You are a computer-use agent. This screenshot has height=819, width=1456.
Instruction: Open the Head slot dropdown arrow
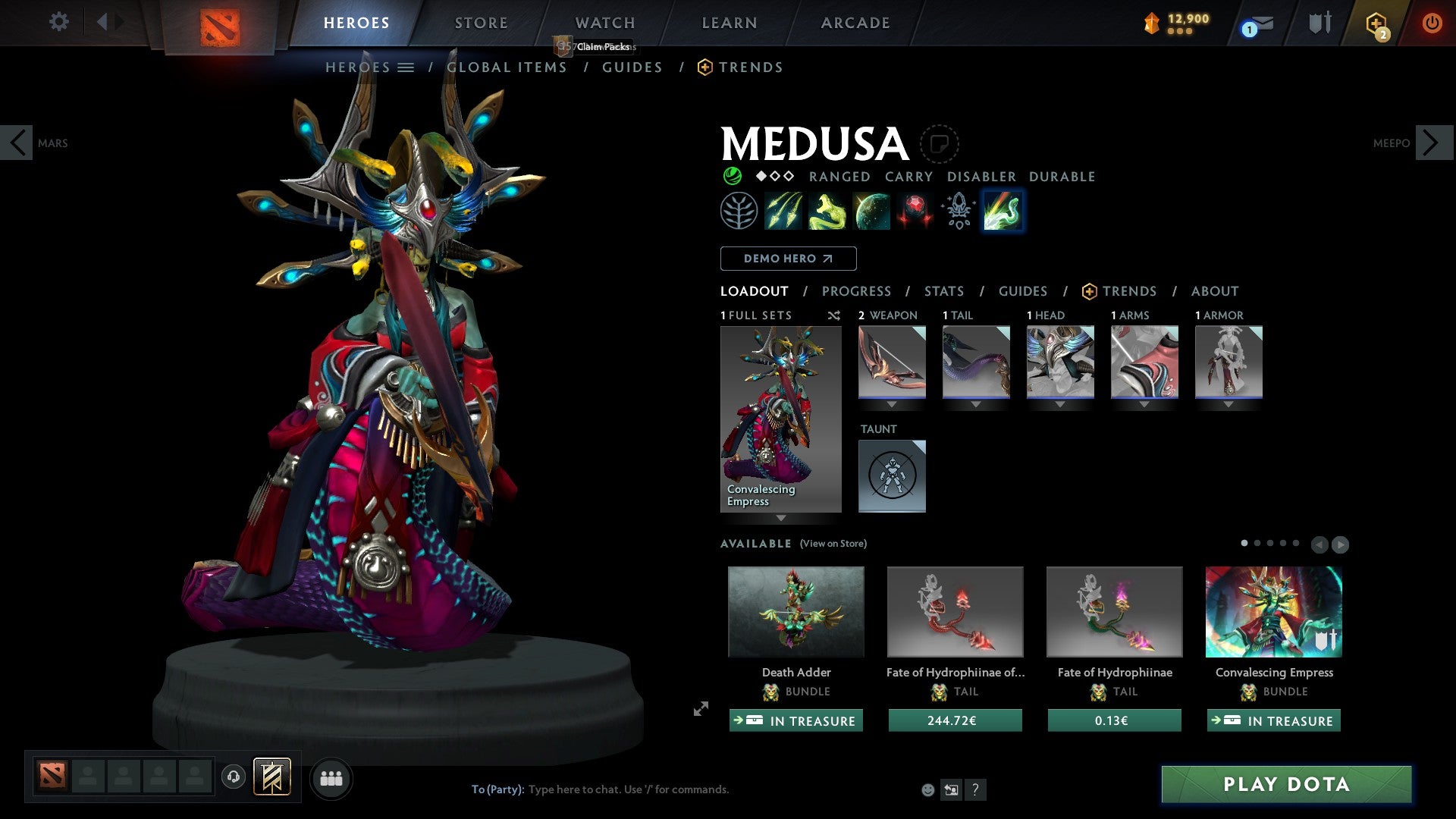click(x=1059, y=404)
